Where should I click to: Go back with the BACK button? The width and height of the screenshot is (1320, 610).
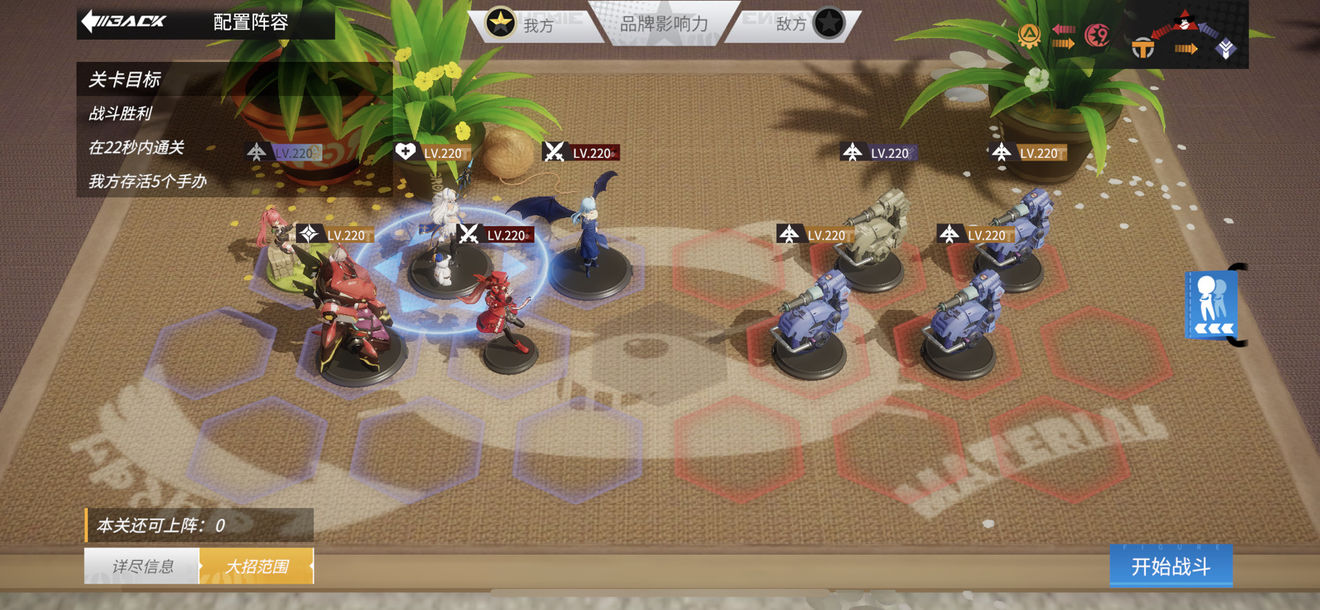click(x=125, y=21)
